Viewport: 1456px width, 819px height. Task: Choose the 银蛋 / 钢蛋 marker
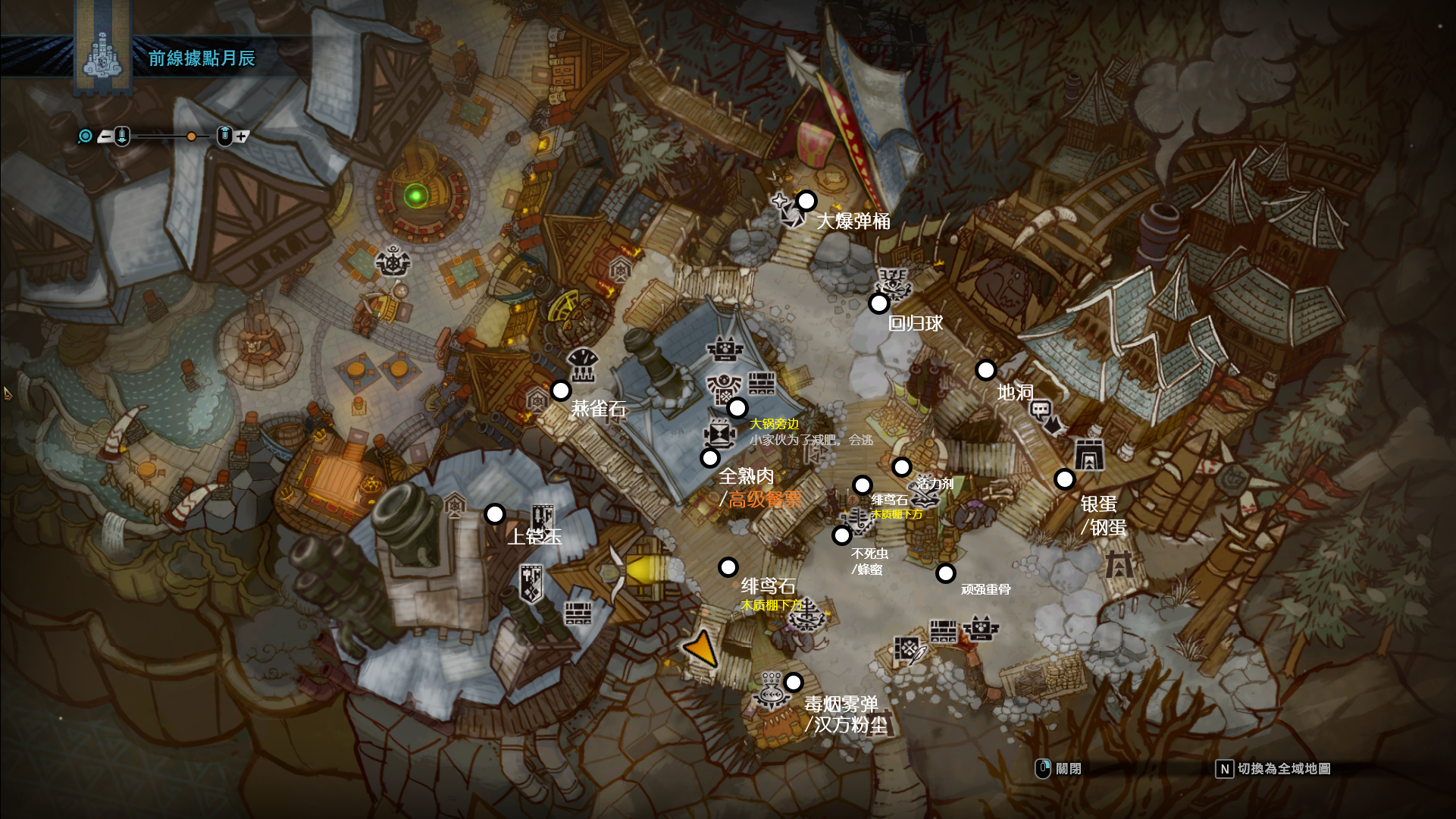pos(1064,479)
